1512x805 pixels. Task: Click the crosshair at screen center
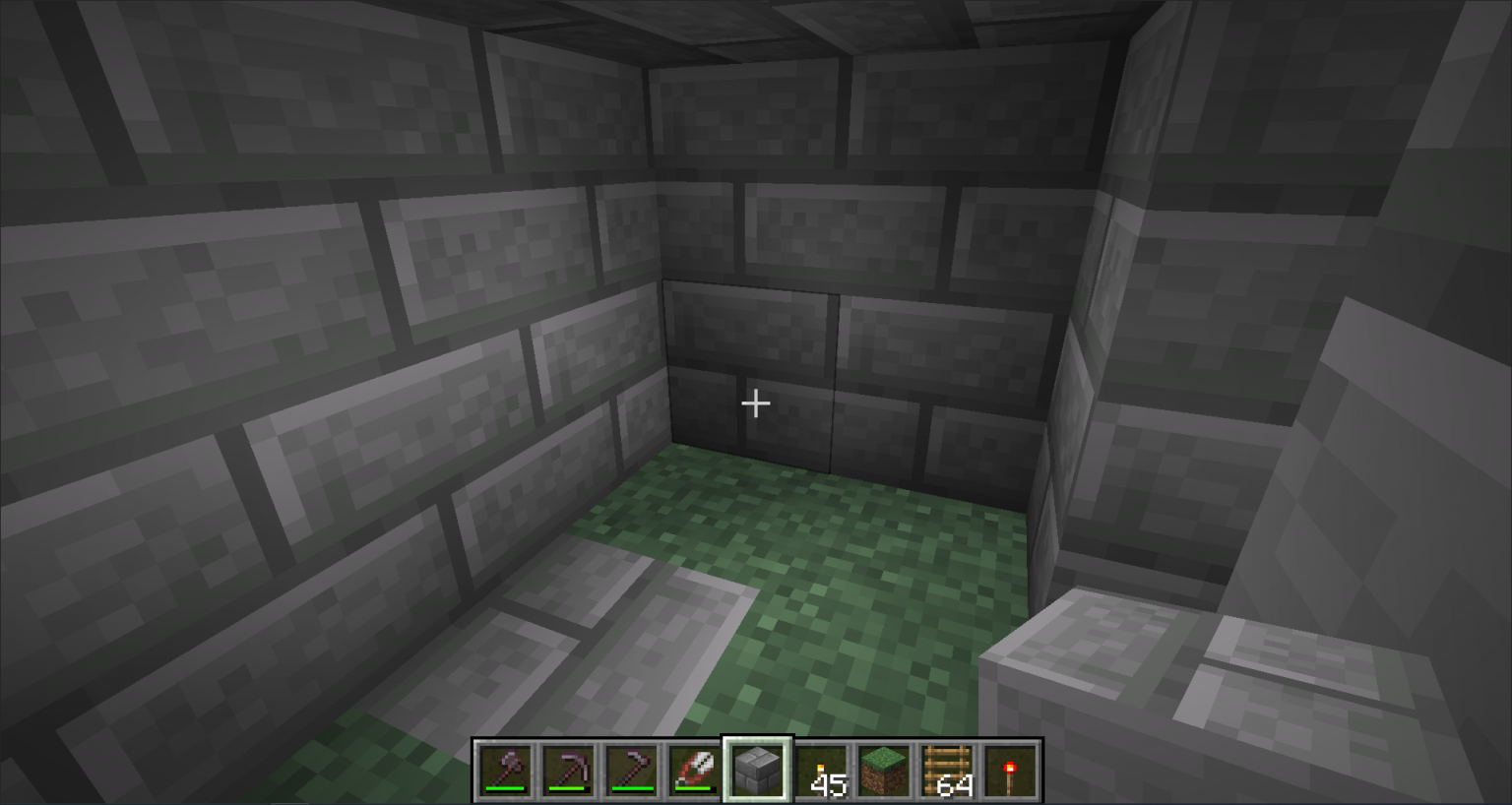[x=756, y=403]
